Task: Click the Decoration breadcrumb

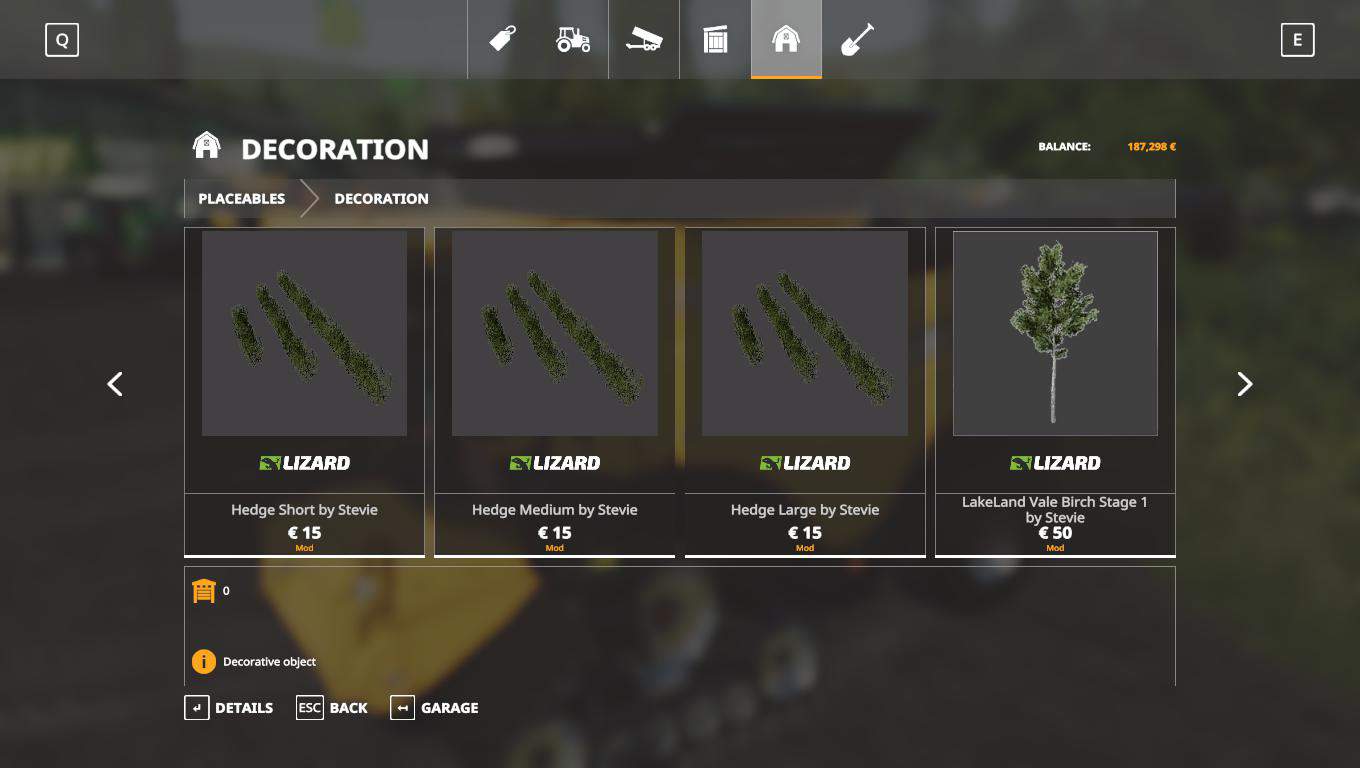Action: [381, 199]
